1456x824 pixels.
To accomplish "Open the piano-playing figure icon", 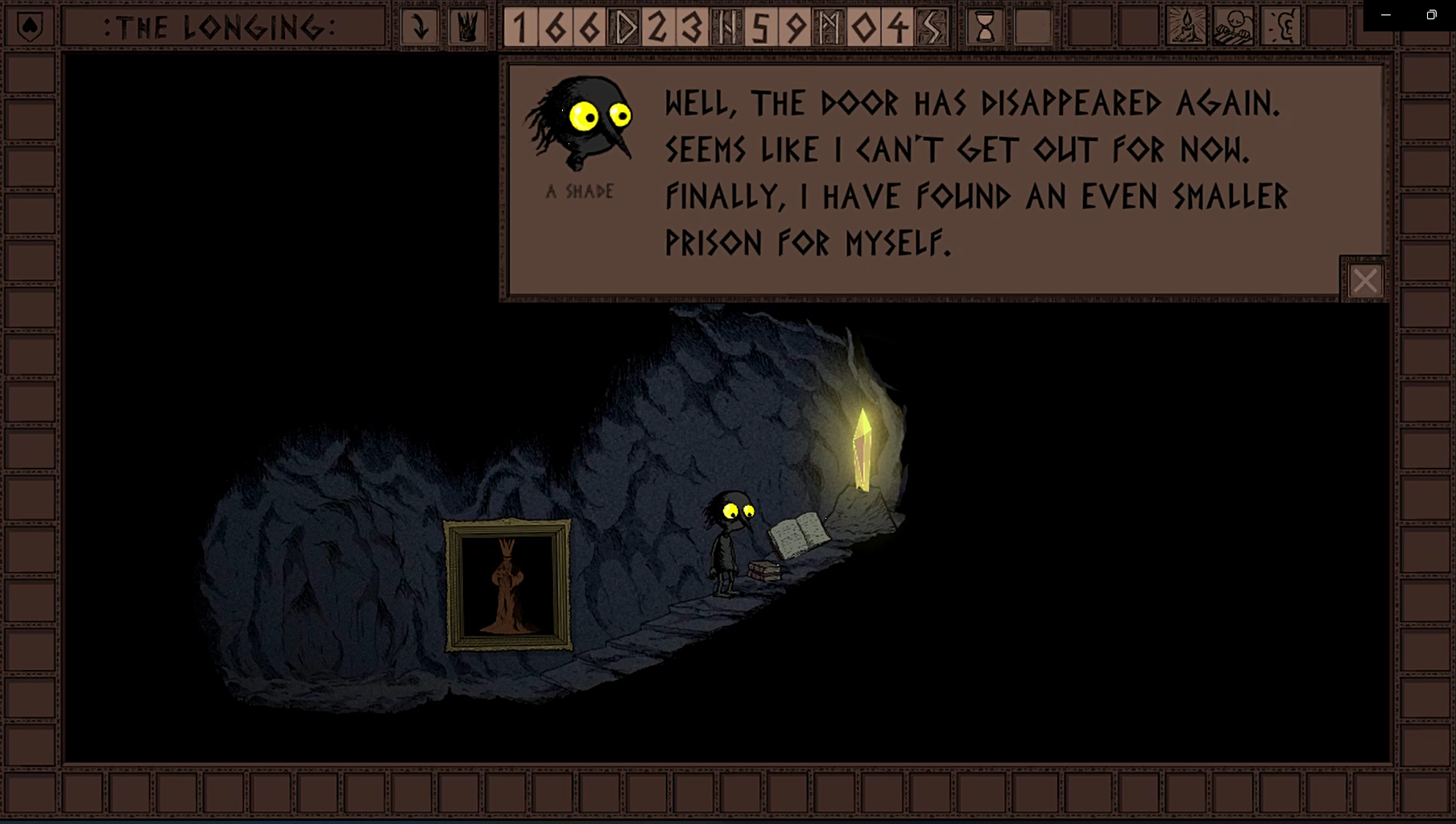I will [1233, 27].
